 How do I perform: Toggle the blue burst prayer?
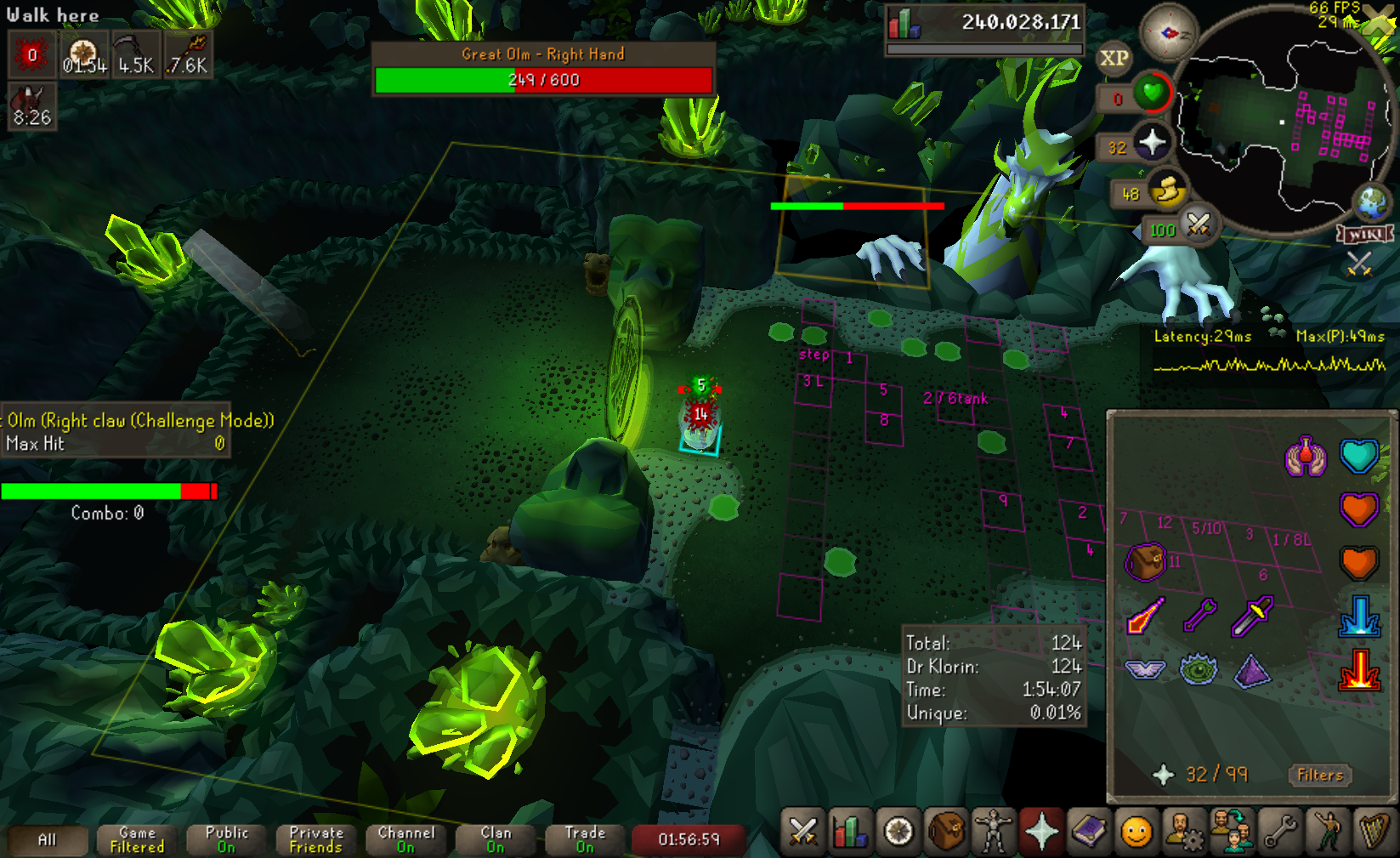point(1358,616)
